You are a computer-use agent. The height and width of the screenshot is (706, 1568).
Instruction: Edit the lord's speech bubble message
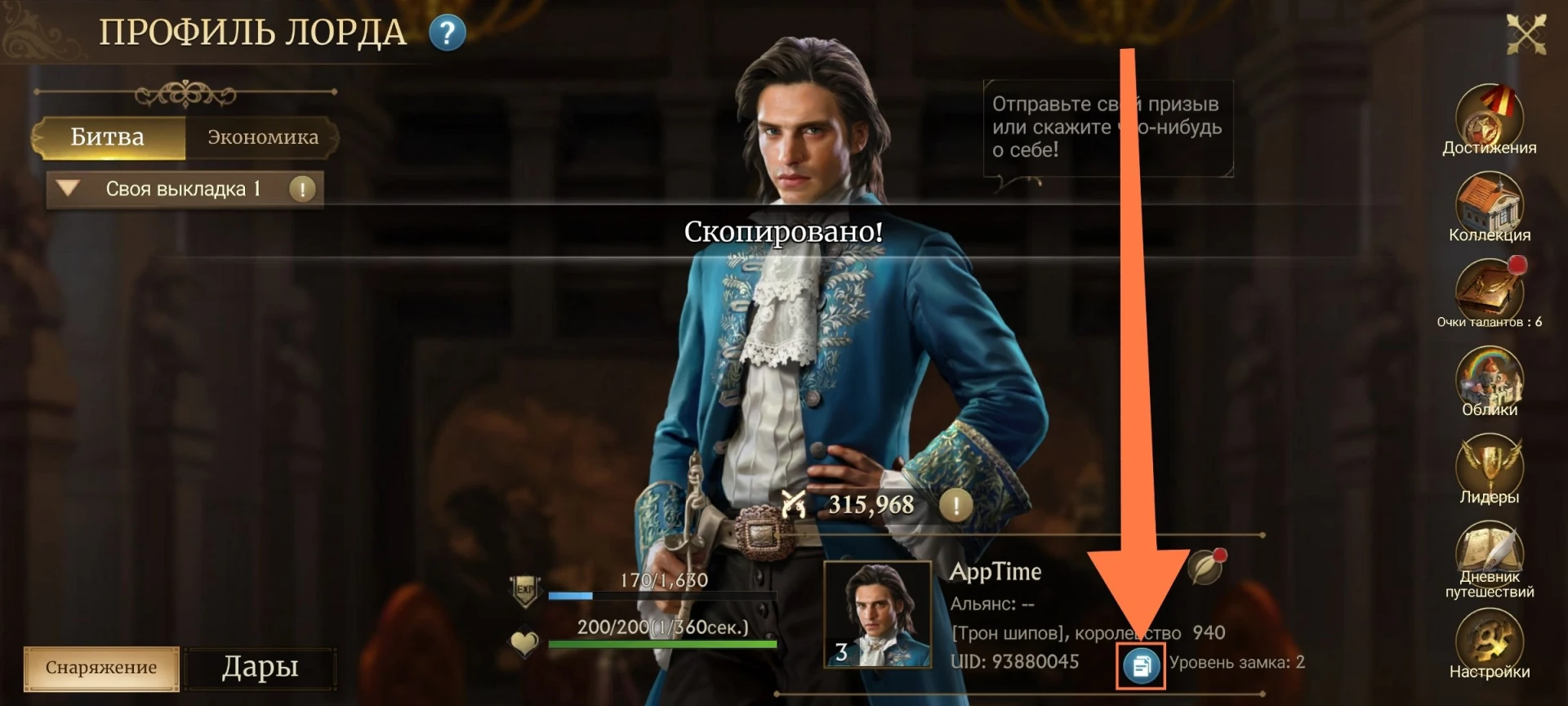pyautogui.click(x=1107, y=127)
